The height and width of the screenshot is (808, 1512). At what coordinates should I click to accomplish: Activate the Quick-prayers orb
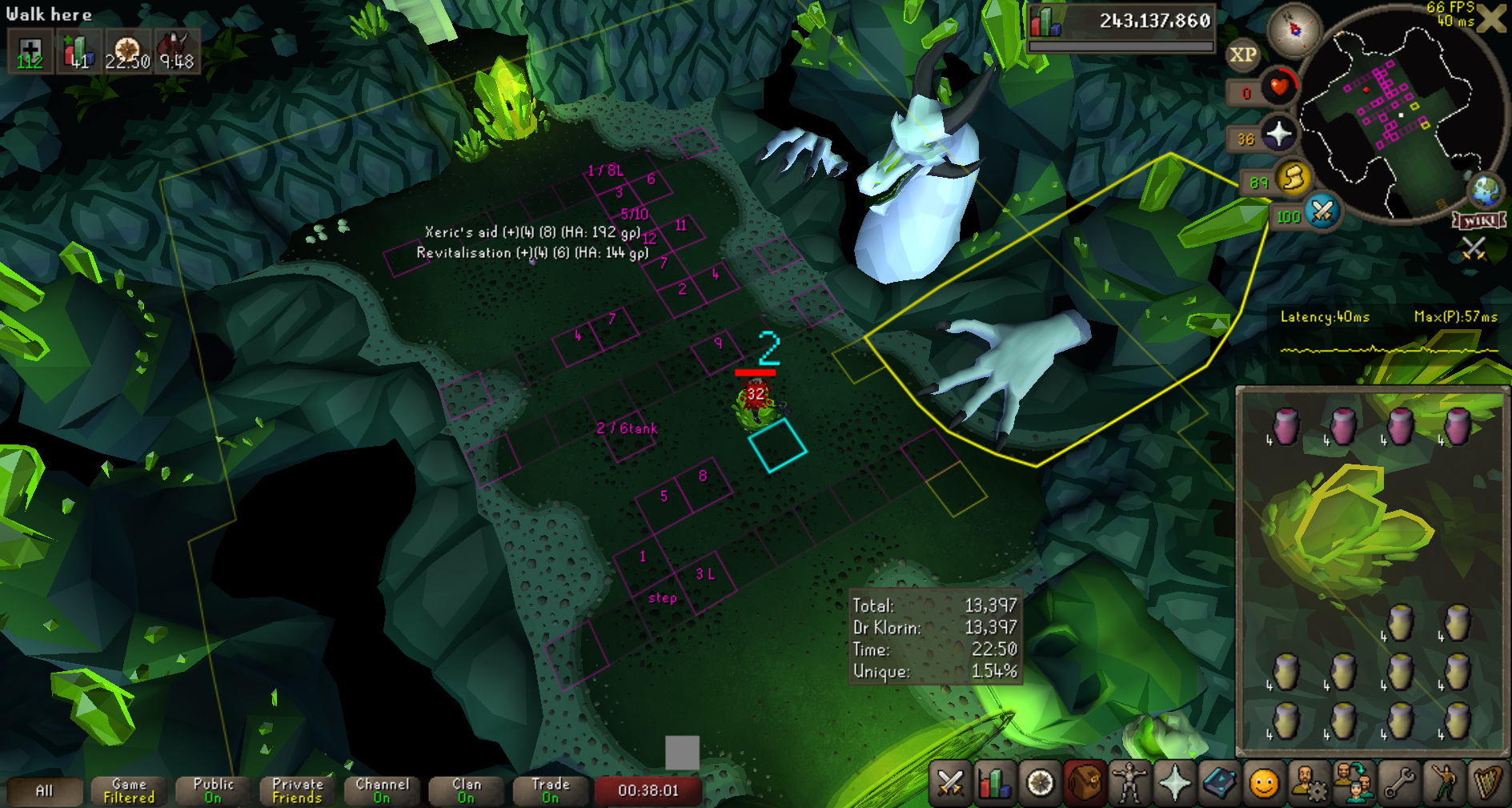[x=1278, y=134]
